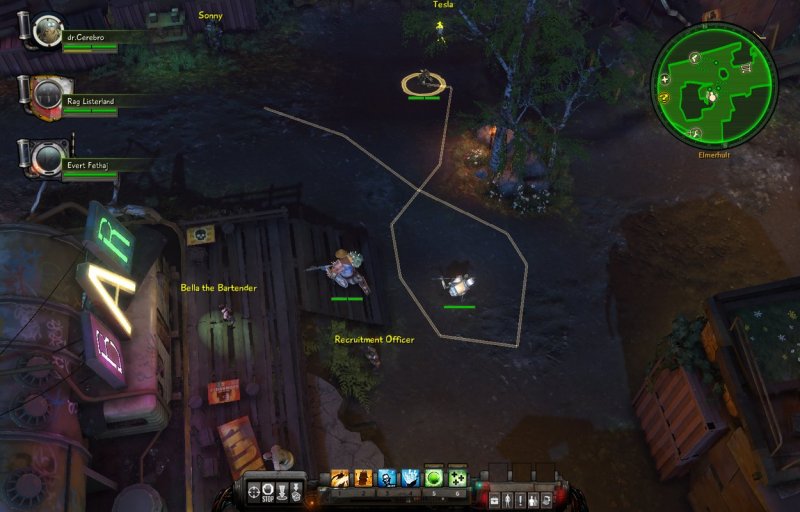
Task: Select Evert Fethaj's party portrait
Action: click(x=46, y=156)
